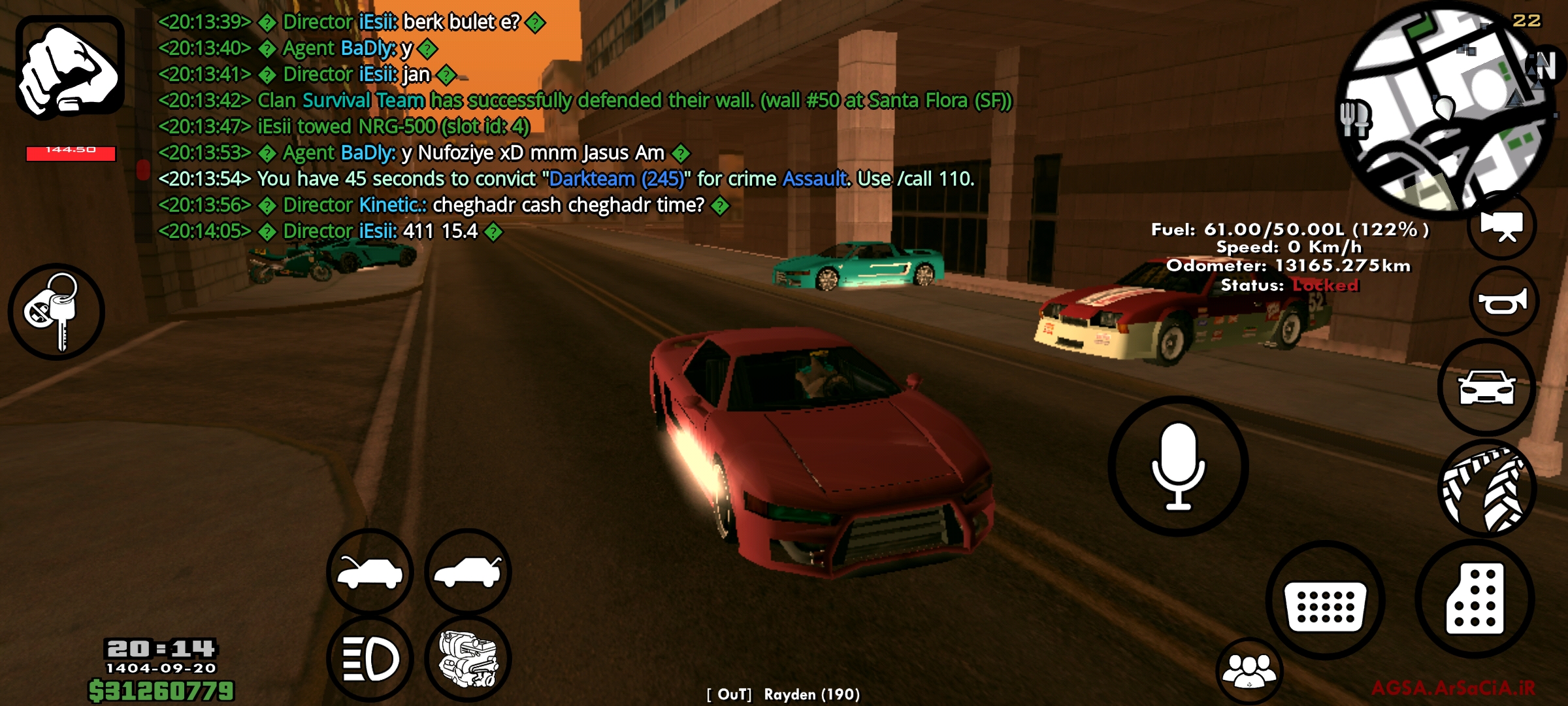The height and width of the screenshot is (706, 1568).
Task: Tap the car silhouette button at right
Action: point(1486,388)
